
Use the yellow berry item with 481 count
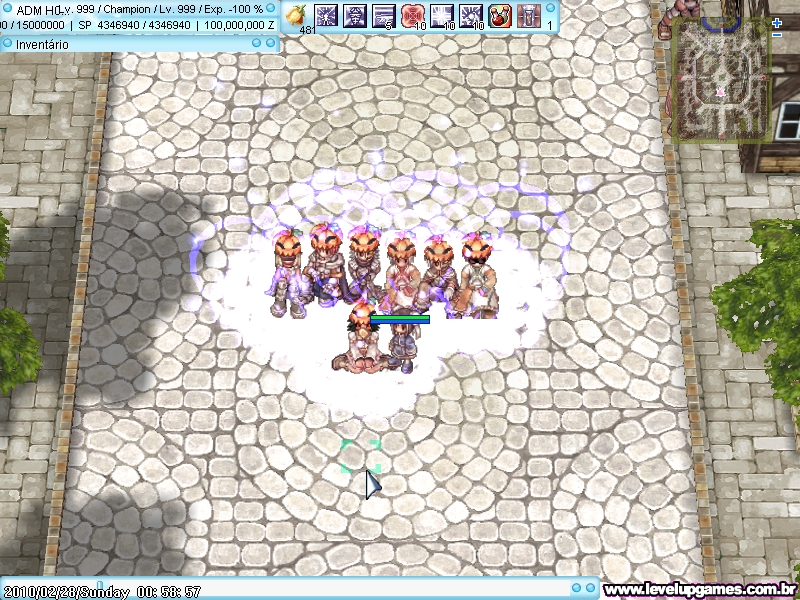click(x=296, y=15)
